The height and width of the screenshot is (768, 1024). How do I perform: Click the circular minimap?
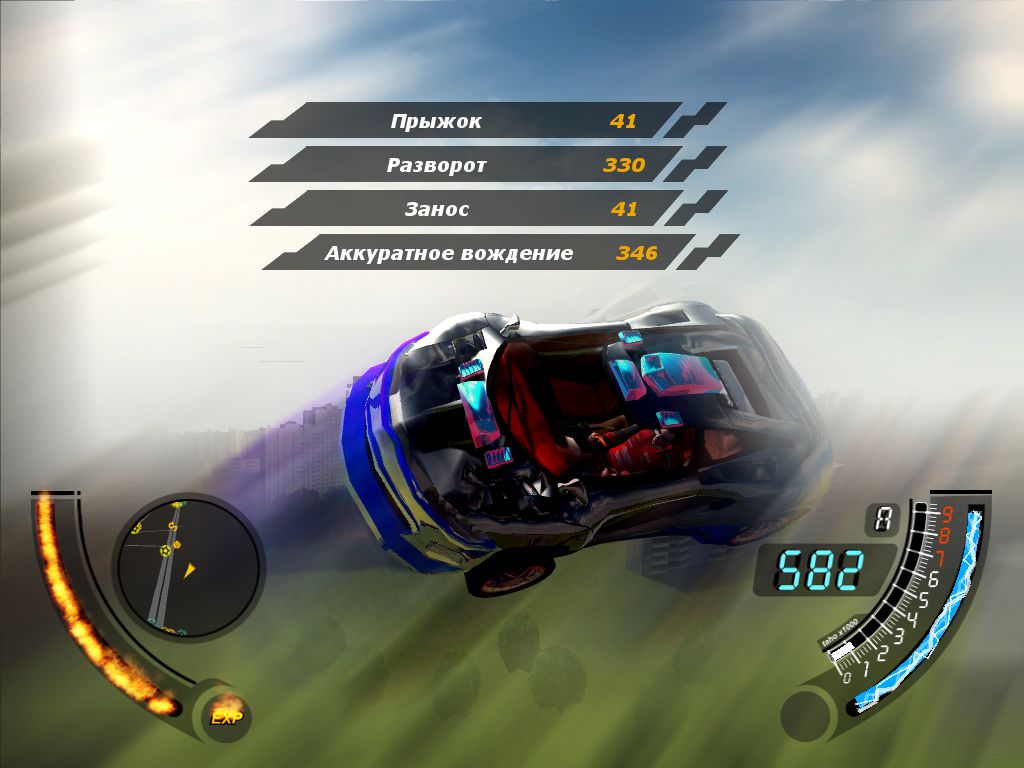coord(187,567)
